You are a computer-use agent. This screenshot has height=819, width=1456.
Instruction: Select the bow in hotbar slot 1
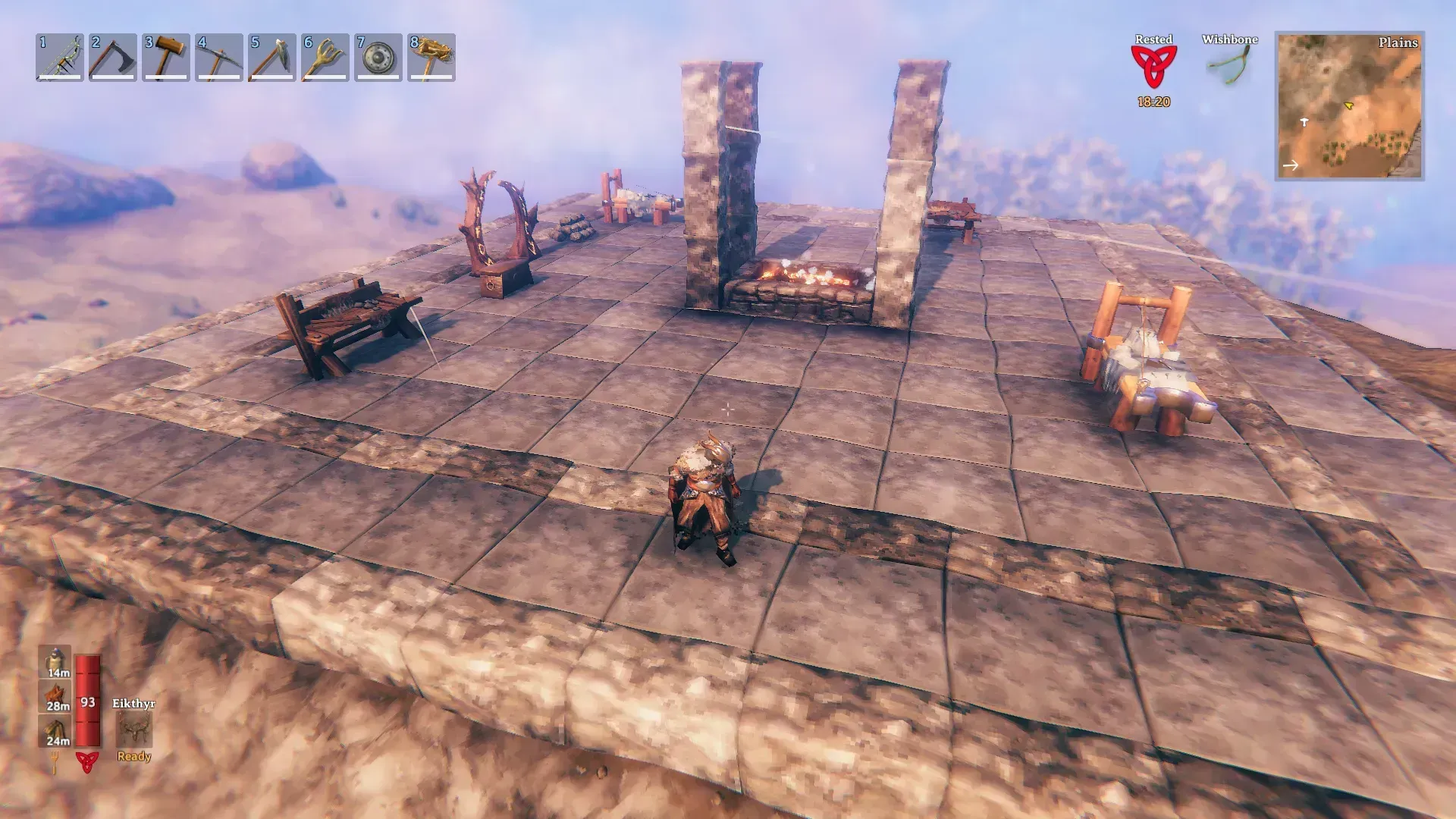click(x=60, y=58)
